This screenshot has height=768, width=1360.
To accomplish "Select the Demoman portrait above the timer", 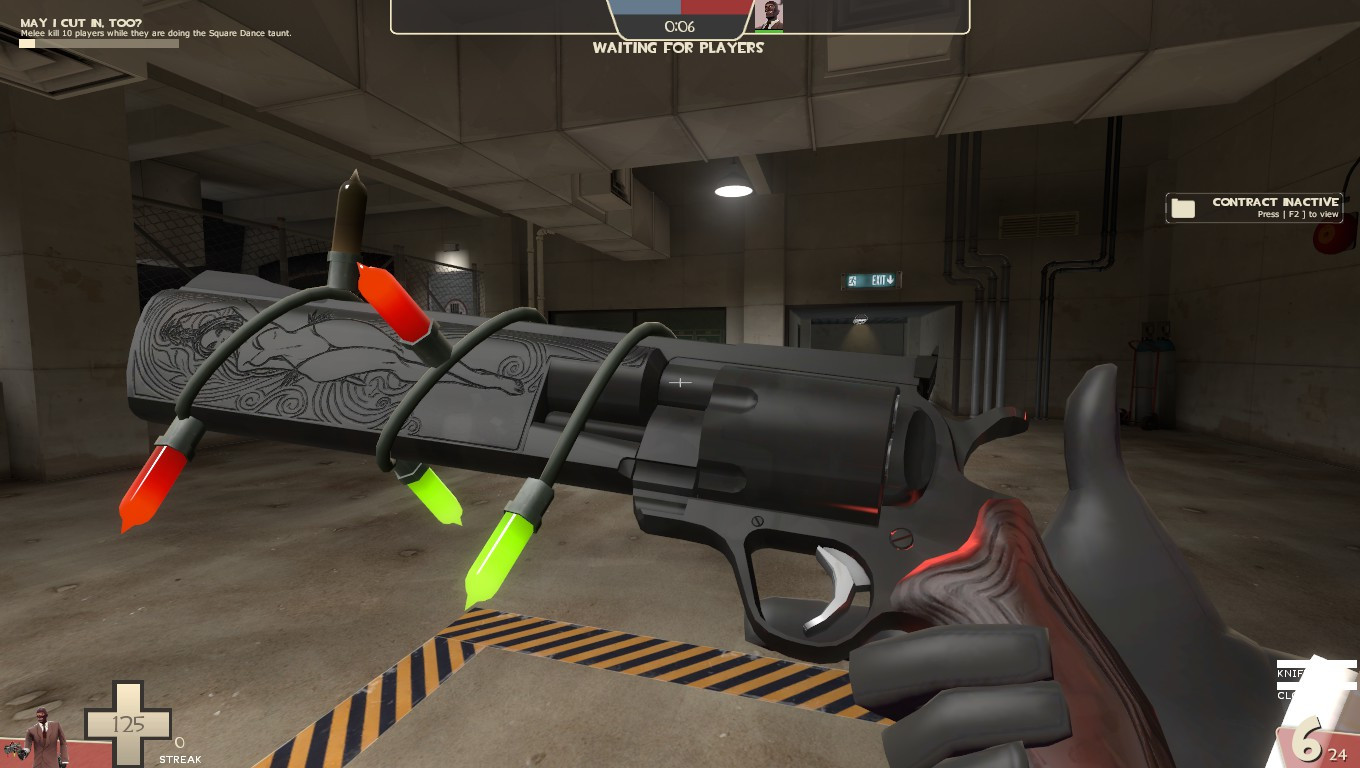I will [770, 16].
